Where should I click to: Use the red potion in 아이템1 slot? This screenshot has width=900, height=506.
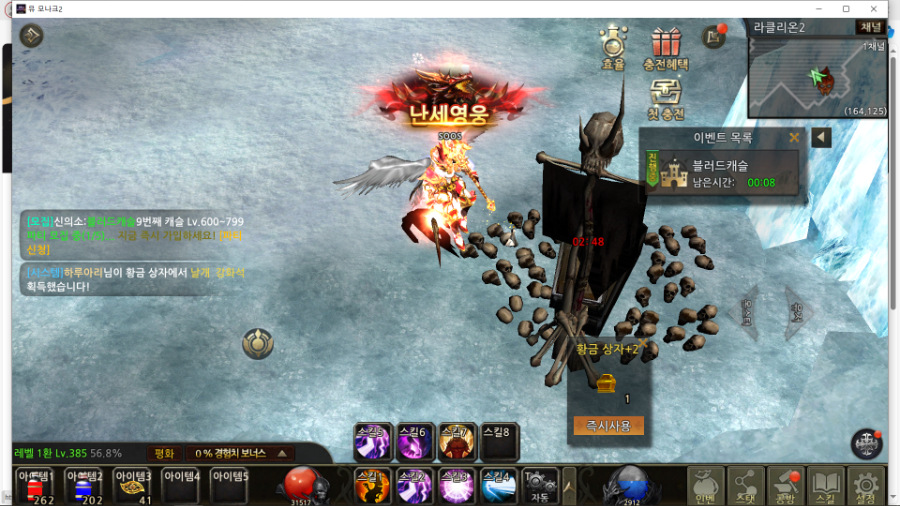tap(34, 487)
